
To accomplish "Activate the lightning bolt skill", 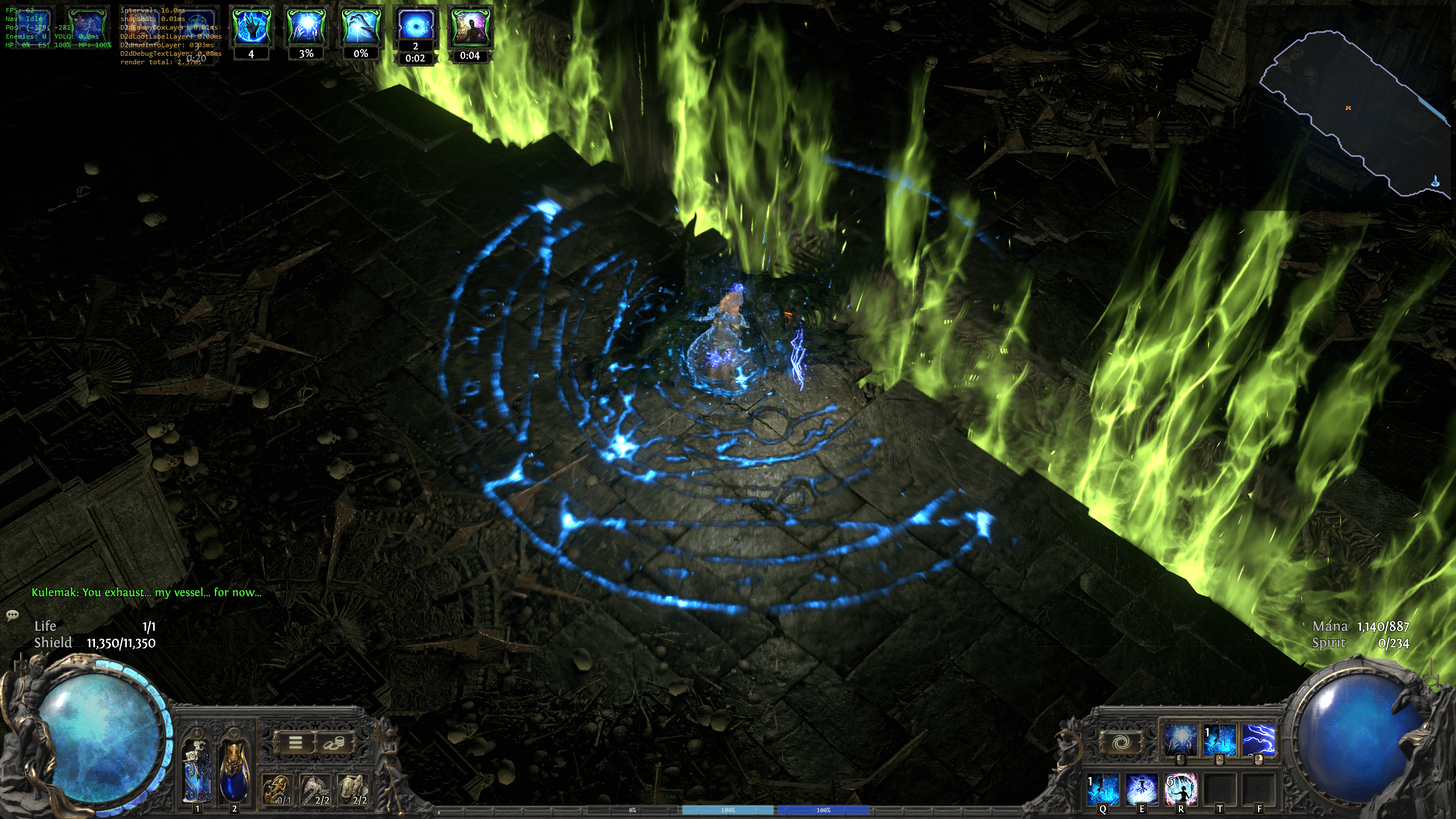I will (1258, 740).
